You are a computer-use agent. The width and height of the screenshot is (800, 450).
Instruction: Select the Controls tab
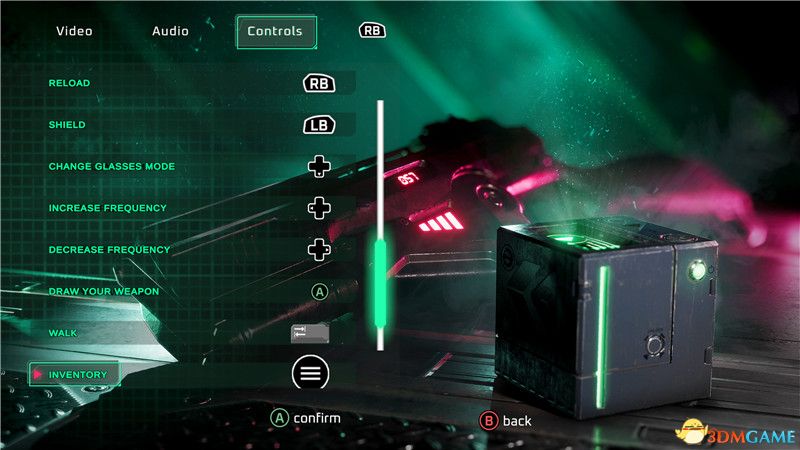pyautogui.click(x=275, y=31)
